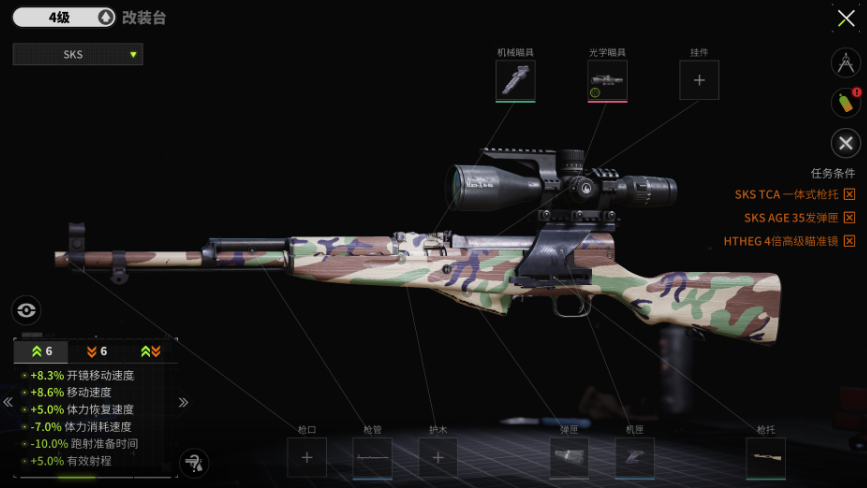
Task: Select the 枪管 barrel slot
Action: tap(372, 458)
